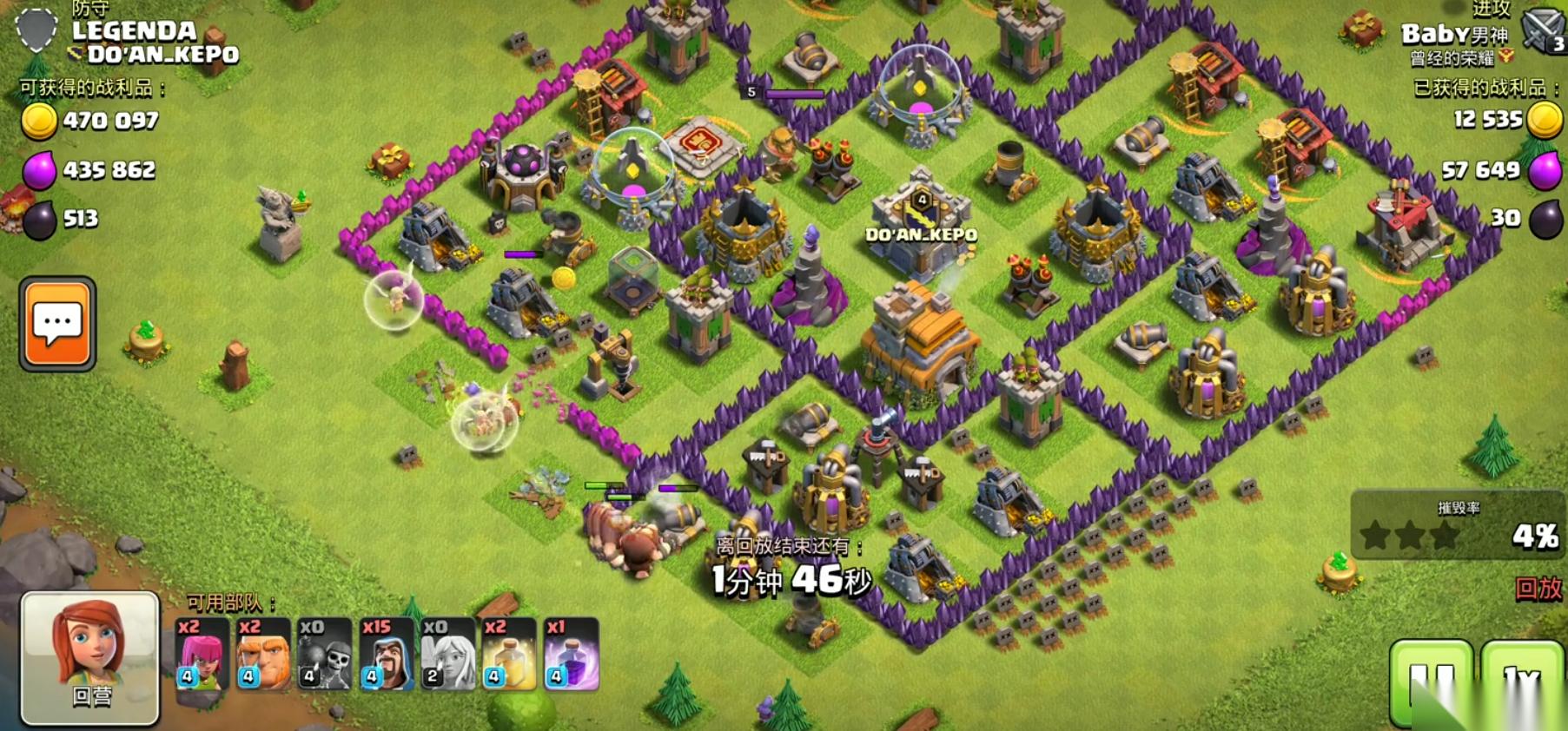Choose the Wizard x15 troop slot
The image size is (1568, 731).
pyautogui.click(x=387, y=655)
